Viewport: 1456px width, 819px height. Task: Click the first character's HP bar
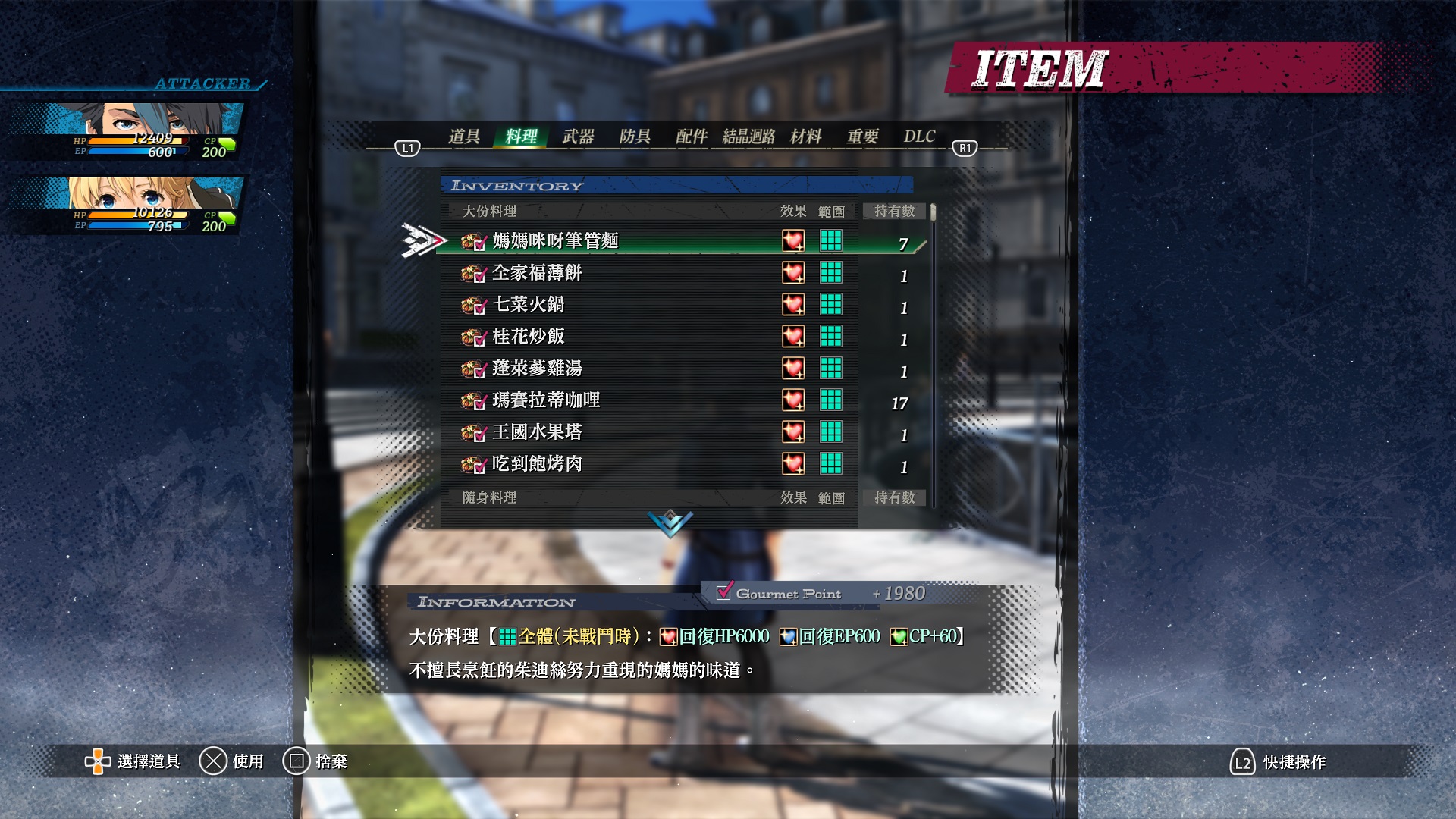click(x=136, y=140)
